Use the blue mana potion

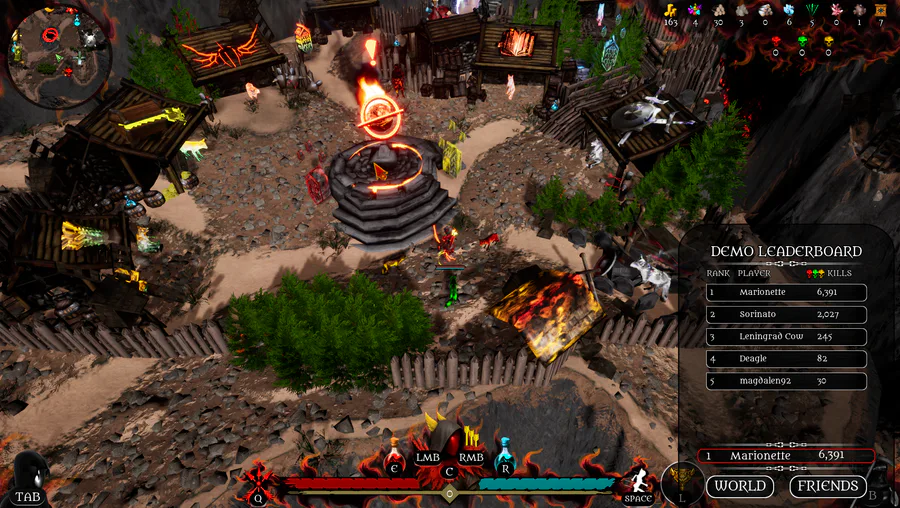pyautogui.click(x=505, y=458)
